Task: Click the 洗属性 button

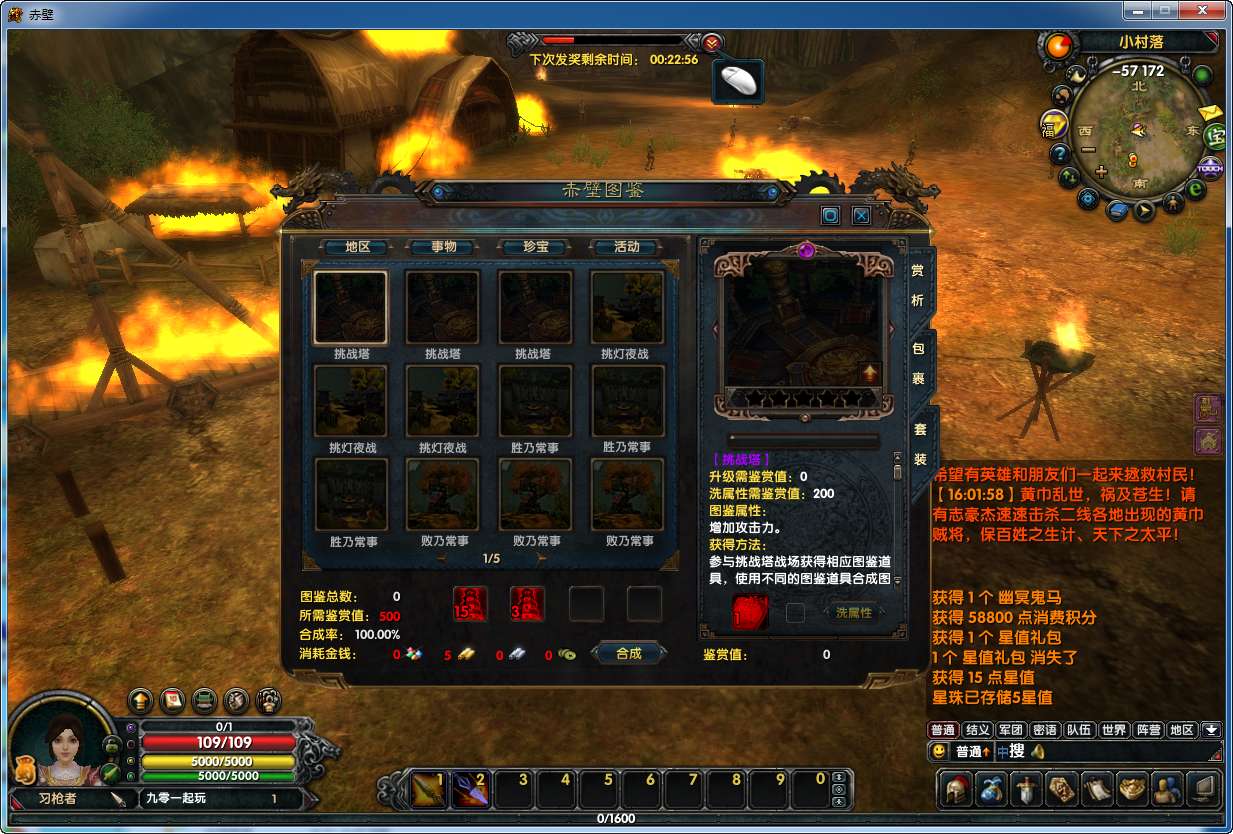Action: coord(853,613)
